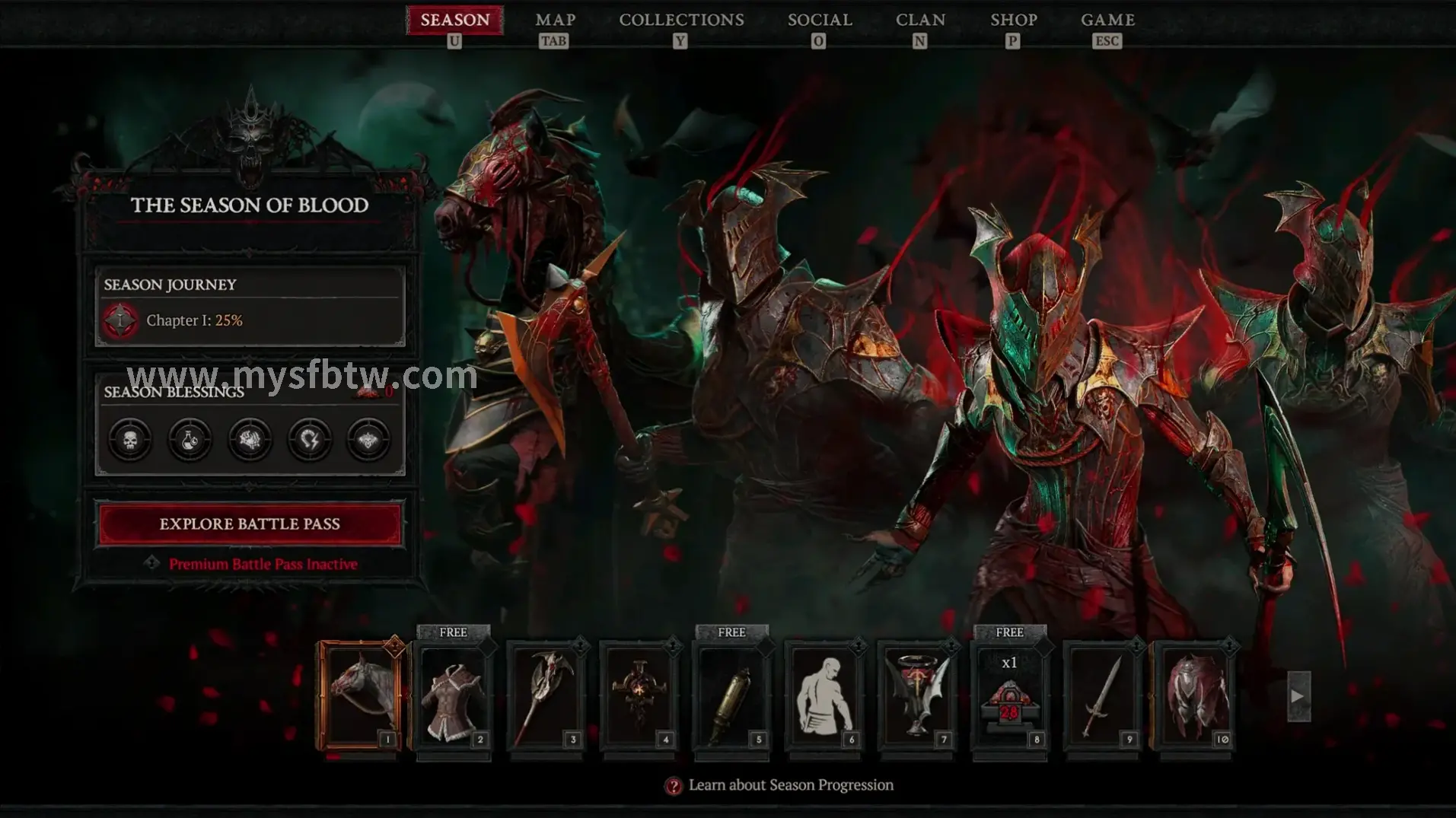This screenshot has width=1456, height=818.
Task: Pick the free chest armor reward tile
Action: [454, 696]
